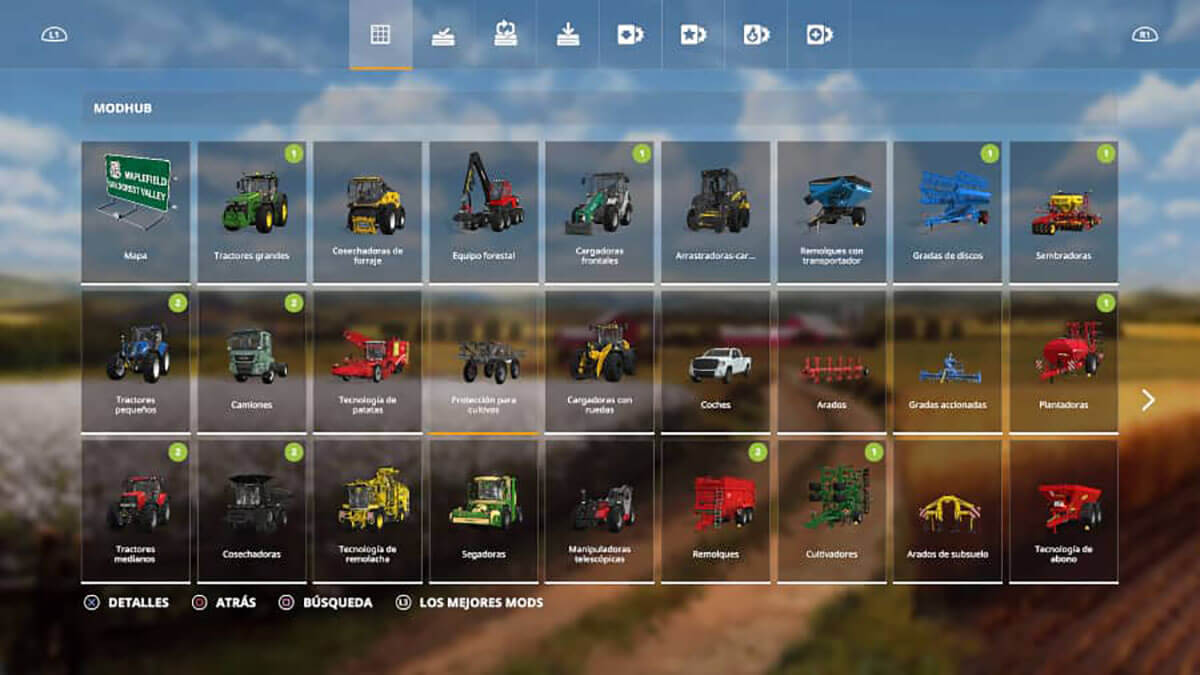
Task: Open the Equipo forestal category
Action: tap(484, 211)
